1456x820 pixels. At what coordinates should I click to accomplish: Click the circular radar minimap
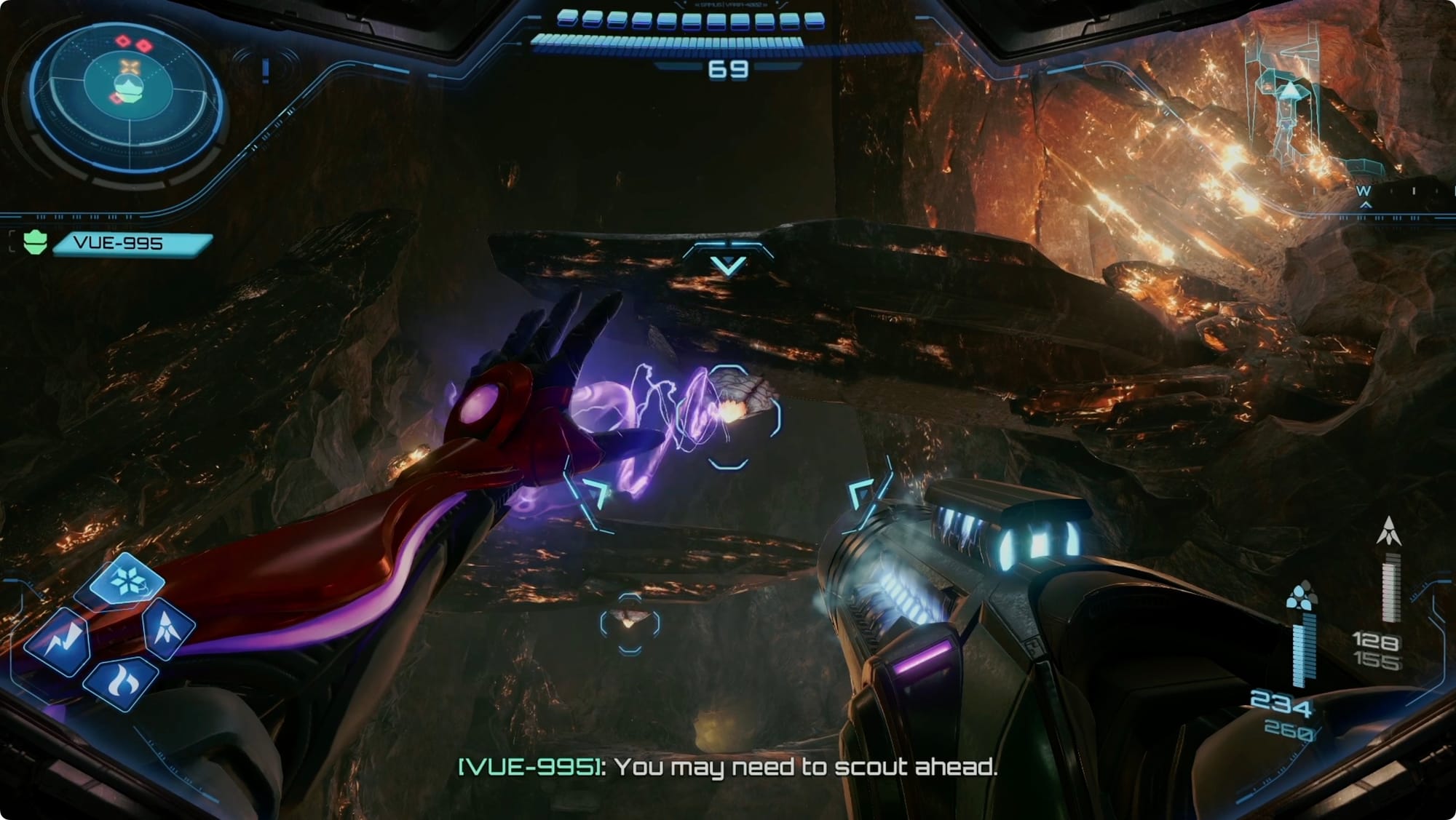127,96
